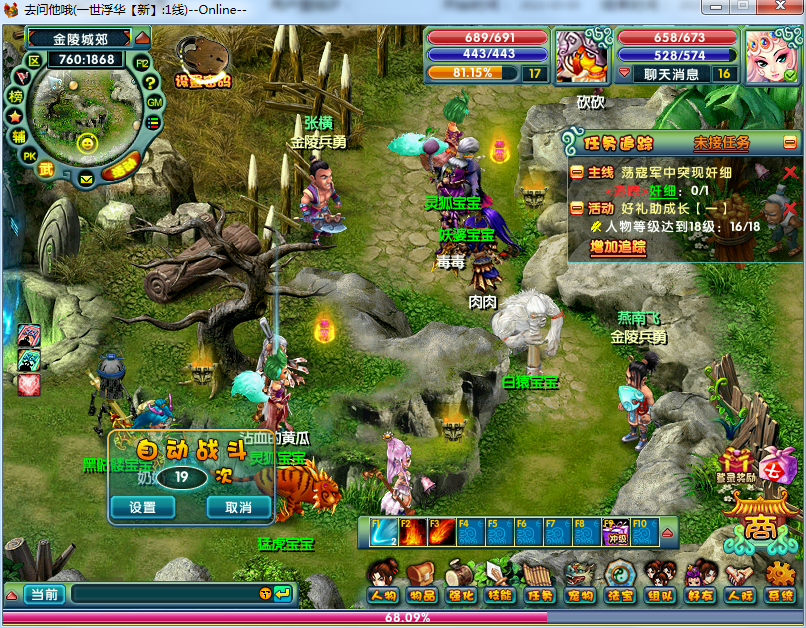
Task: Switch to the 未接任务 unaccepted quests tab
Action: tap(721, 143)
